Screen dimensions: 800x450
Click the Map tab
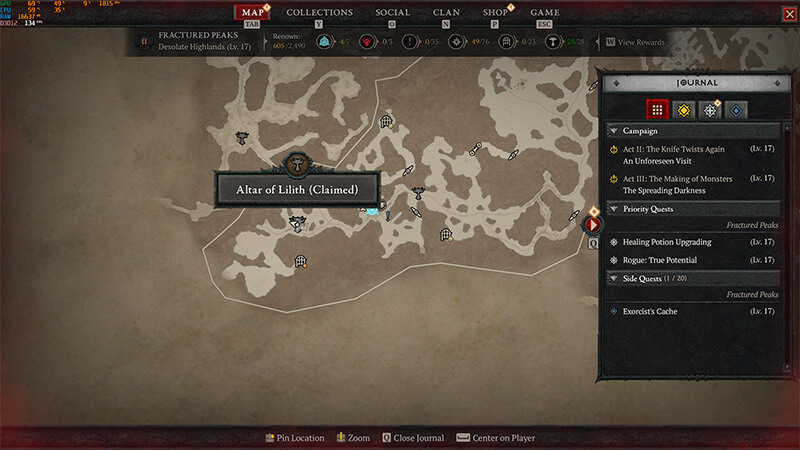pos(252,13)
